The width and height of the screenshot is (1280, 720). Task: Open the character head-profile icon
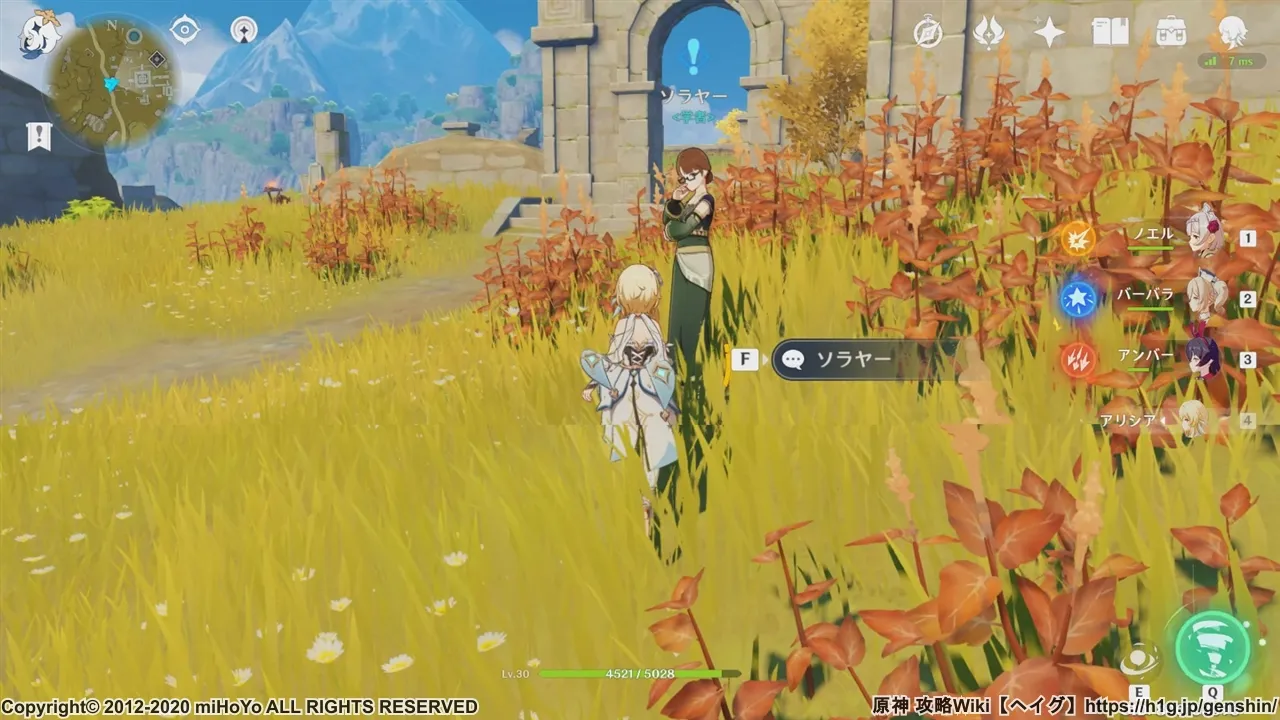coord(1232,31)
